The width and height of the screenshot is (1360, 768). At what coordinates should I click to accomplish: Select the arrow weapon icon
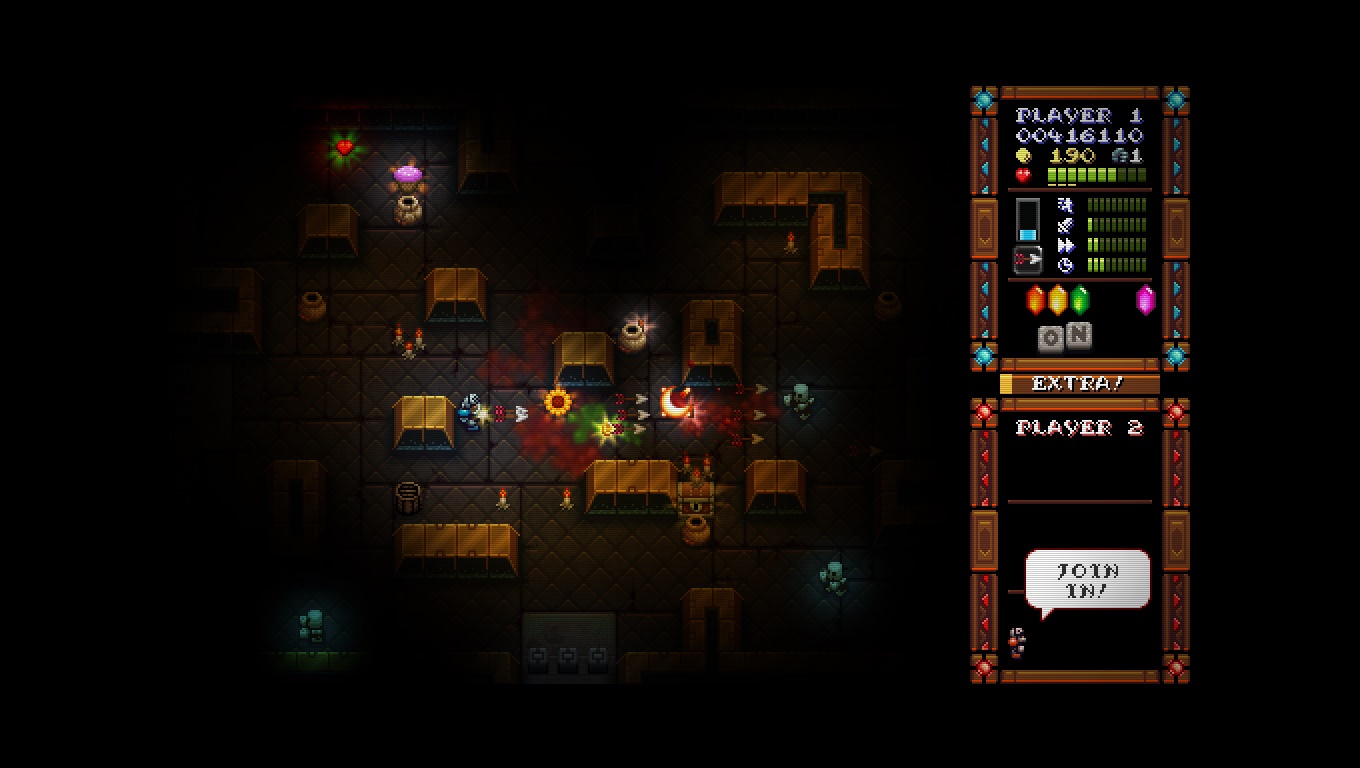(x=1028, y=260)
